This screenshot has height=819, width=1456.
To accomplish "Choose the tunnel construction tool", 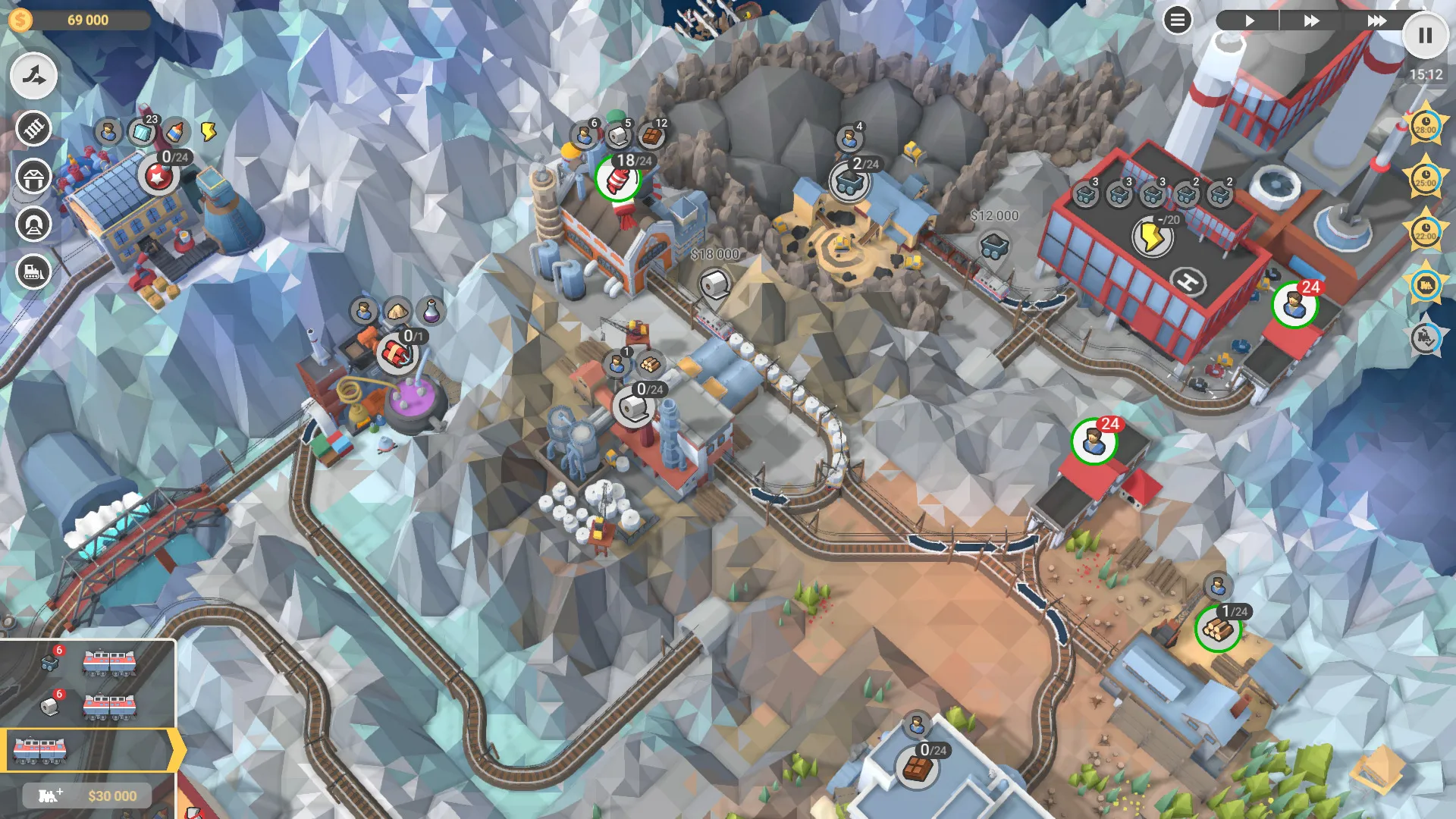I will click(x=33, y=224).
